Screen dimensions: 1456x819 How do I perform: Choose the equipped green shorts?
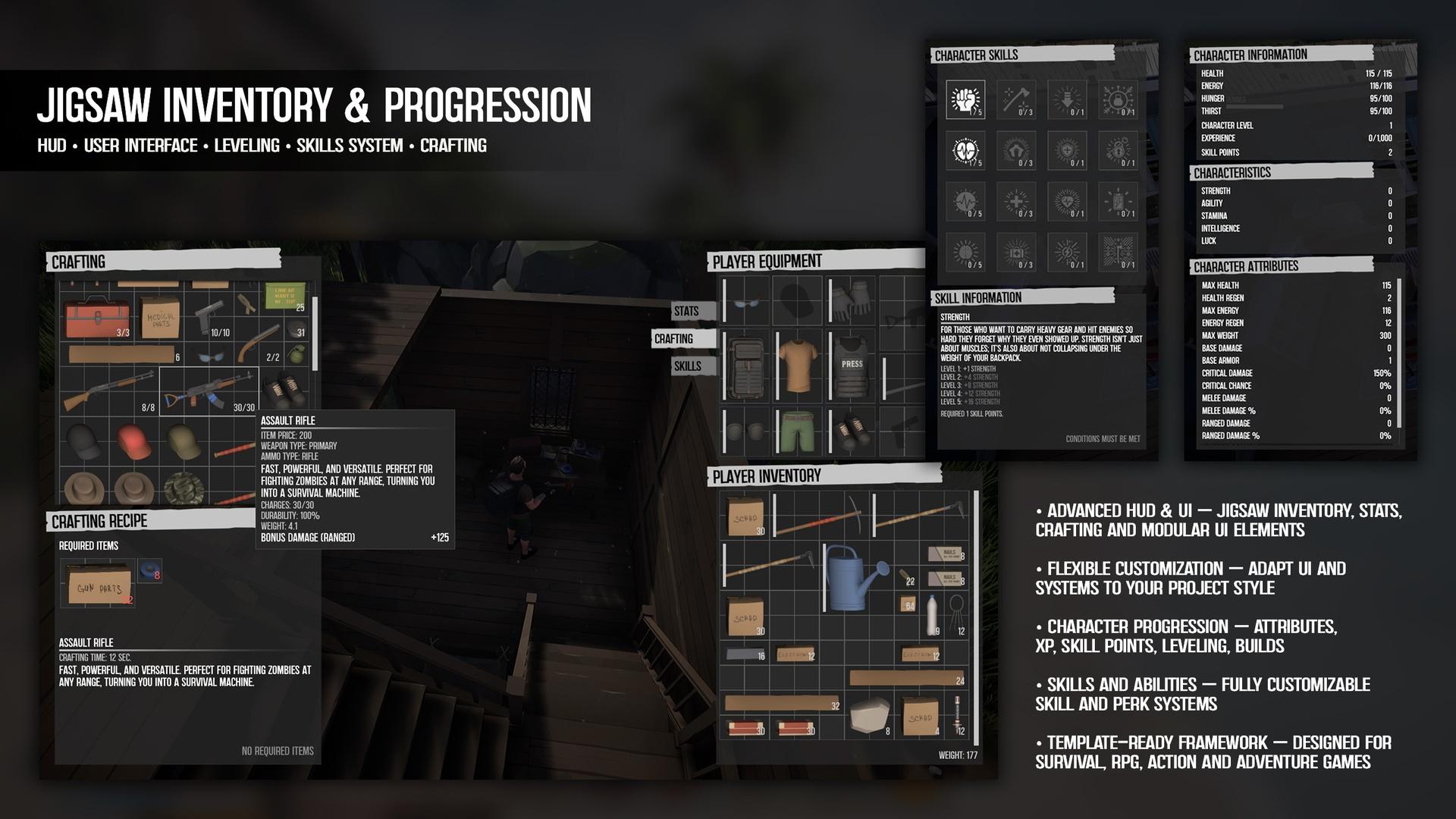(798, 431)
